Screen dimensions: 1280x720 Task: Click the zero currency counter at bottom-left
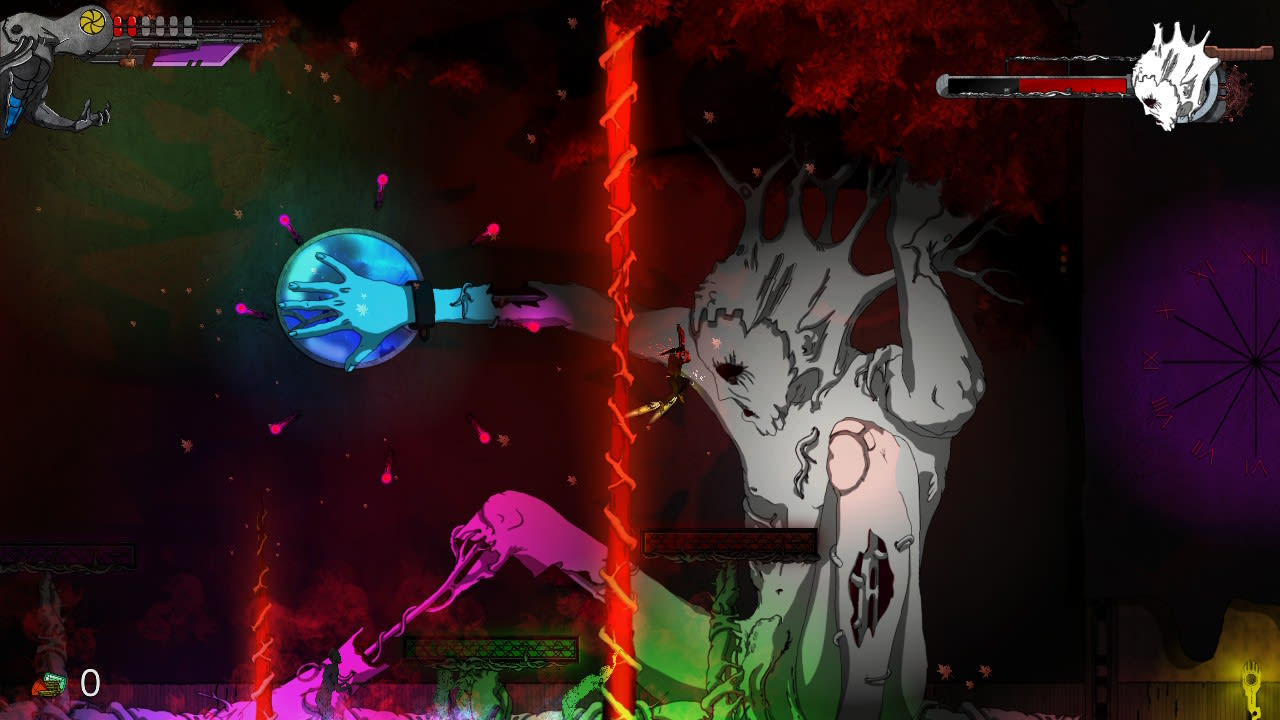tap(91, 681)
